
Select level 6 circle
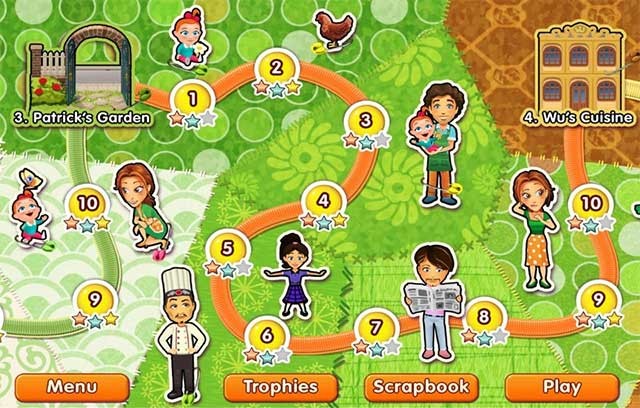(x=267, y=334)
